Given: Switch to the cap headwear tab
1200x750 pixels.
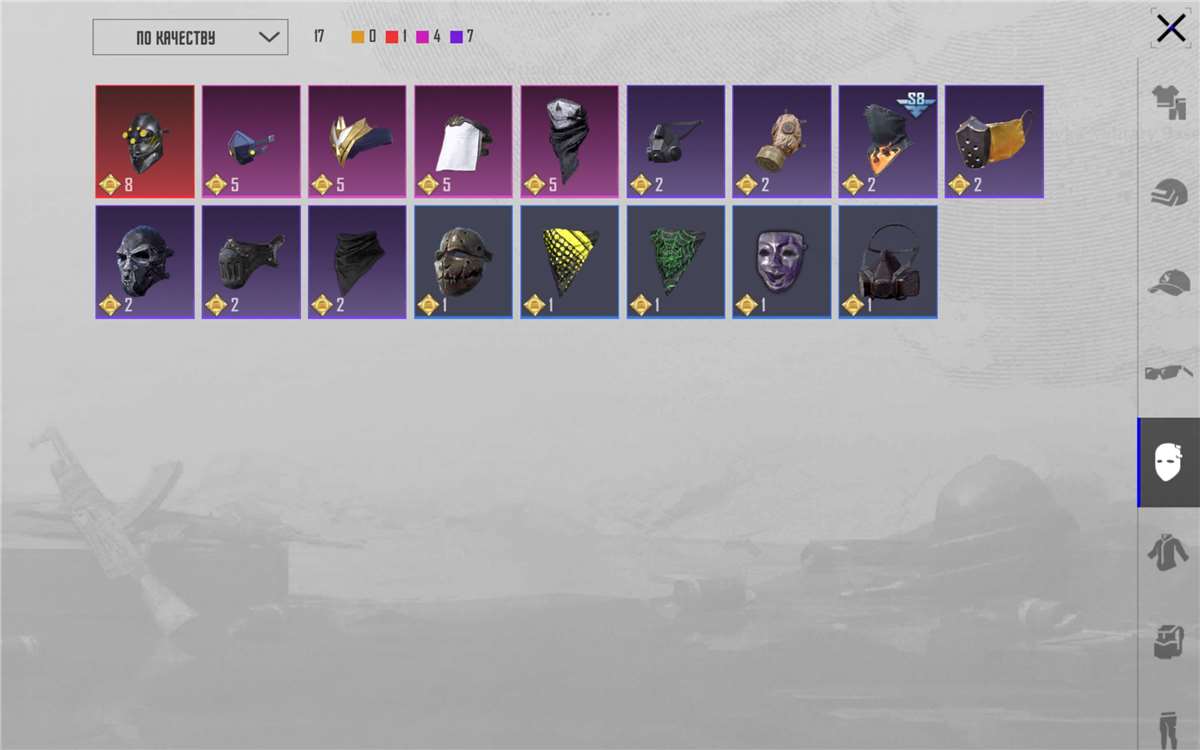Looking at the screenshot, I should (1169, 283).
